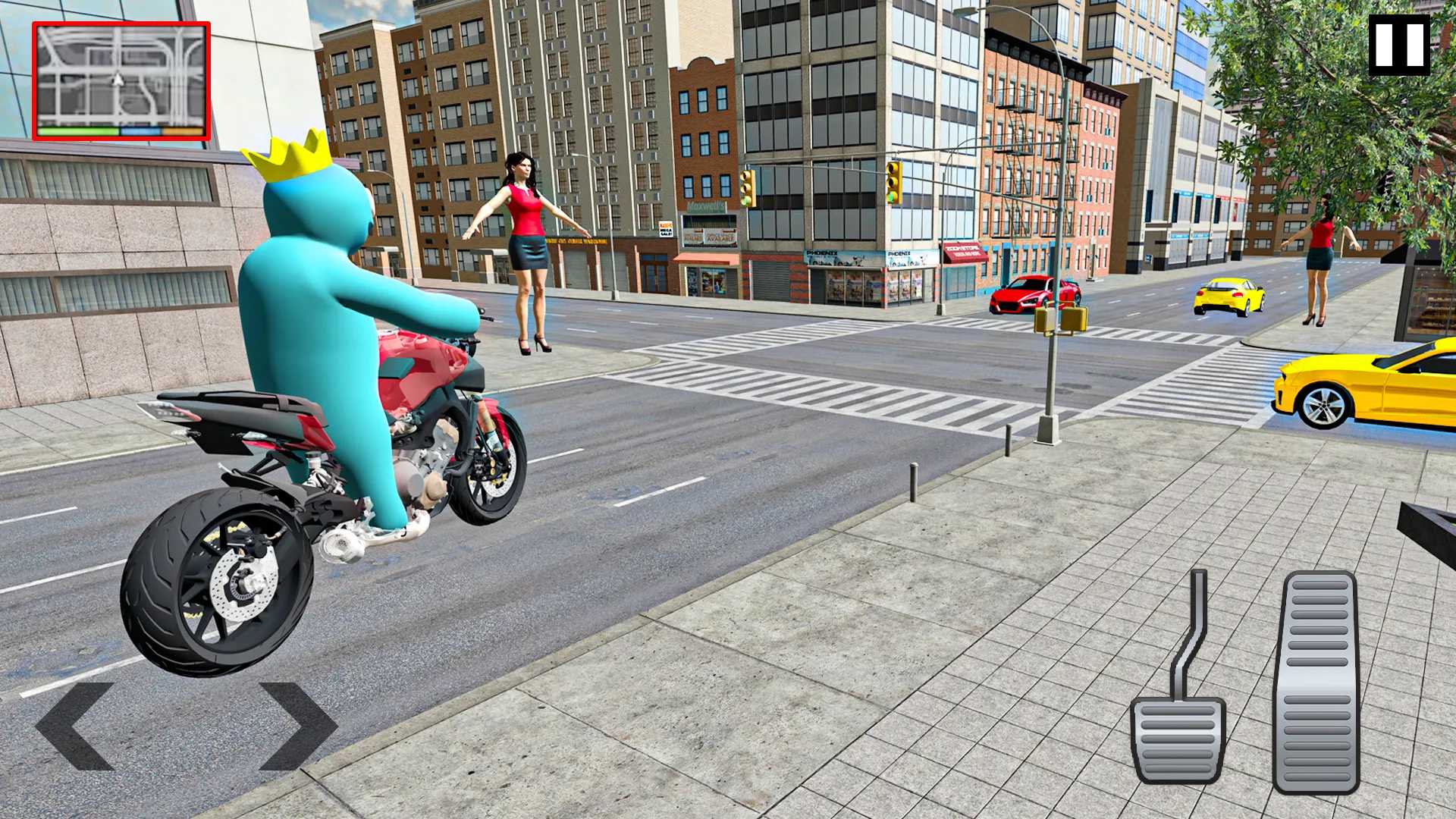Open the city minimap

121,80
